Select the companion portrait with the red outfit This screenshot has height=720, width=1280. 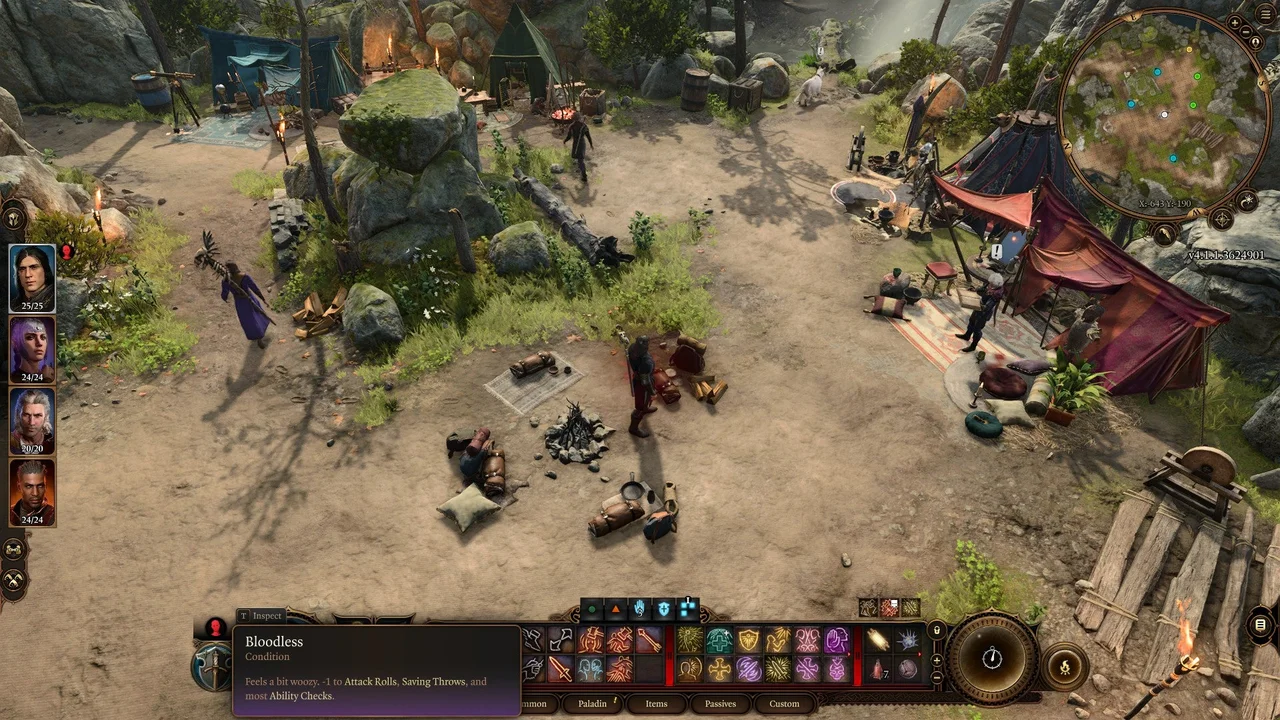tap(32, 491)
